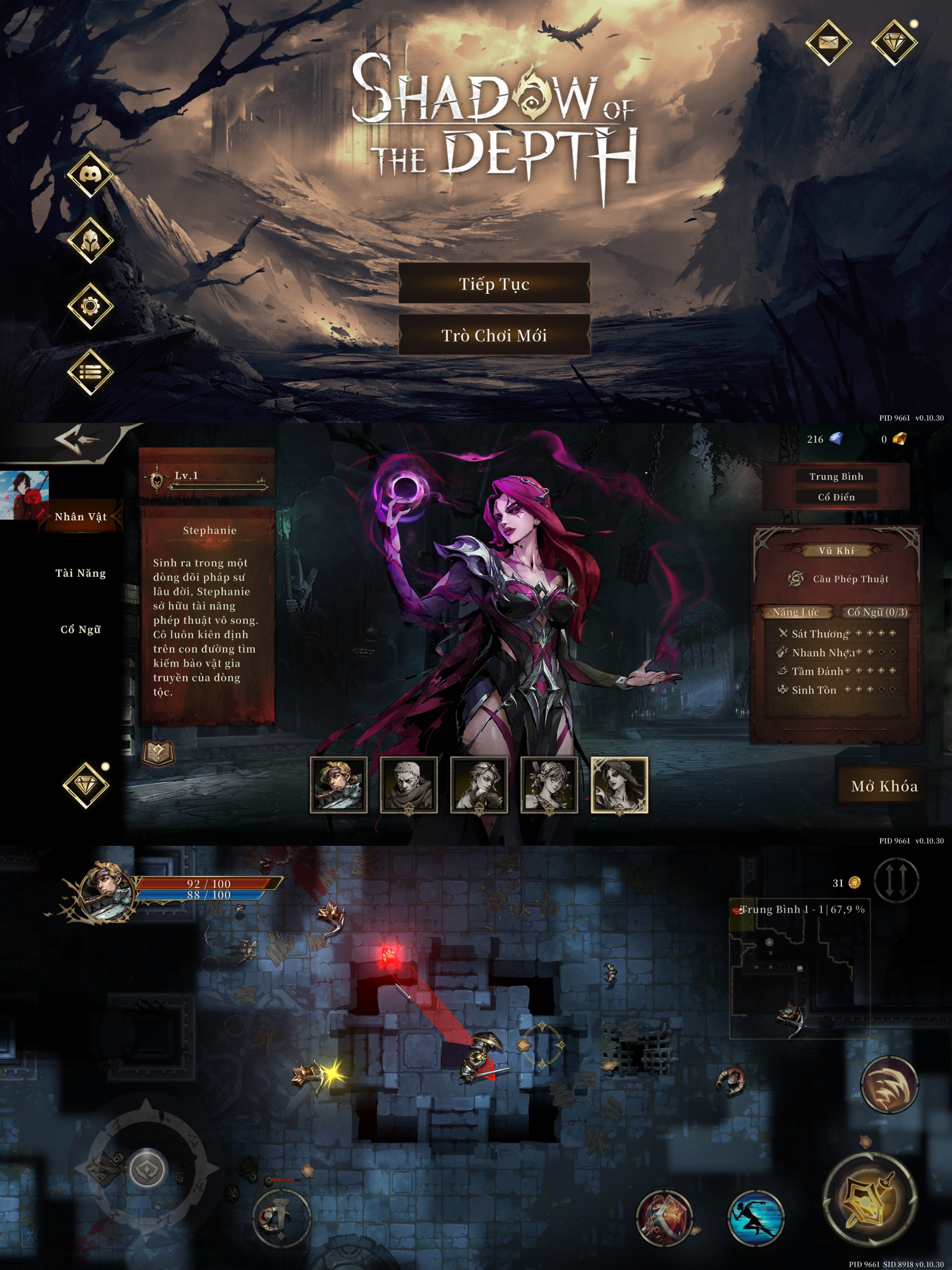Switch to the Cổ Ngữ (0/3) tab
Image resolution: width=952 pixels, height=1270 pixels.
point(878,612)
